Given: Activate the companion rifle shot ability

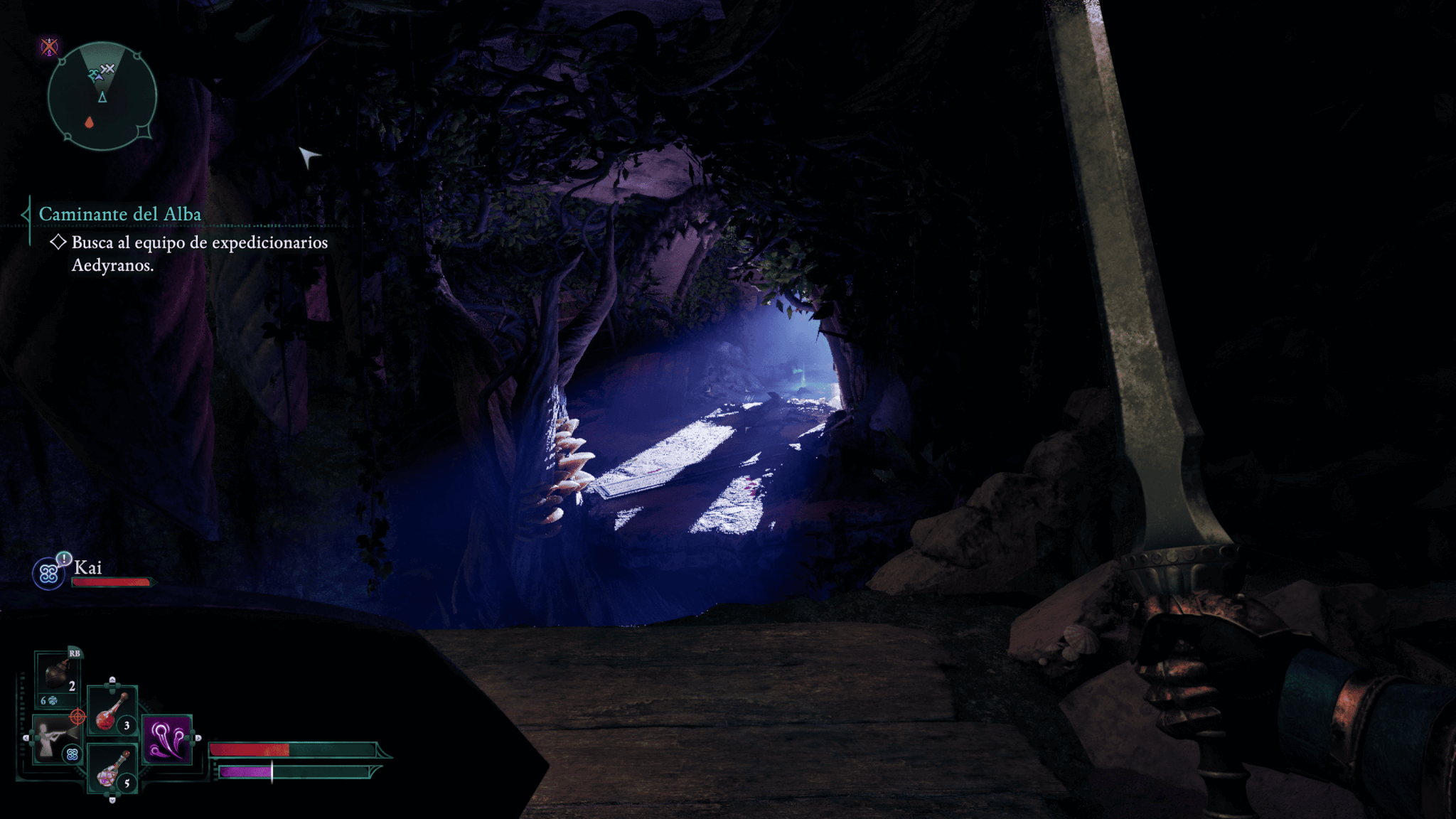Looking at the screenshot, I should (x=54, y=740).
